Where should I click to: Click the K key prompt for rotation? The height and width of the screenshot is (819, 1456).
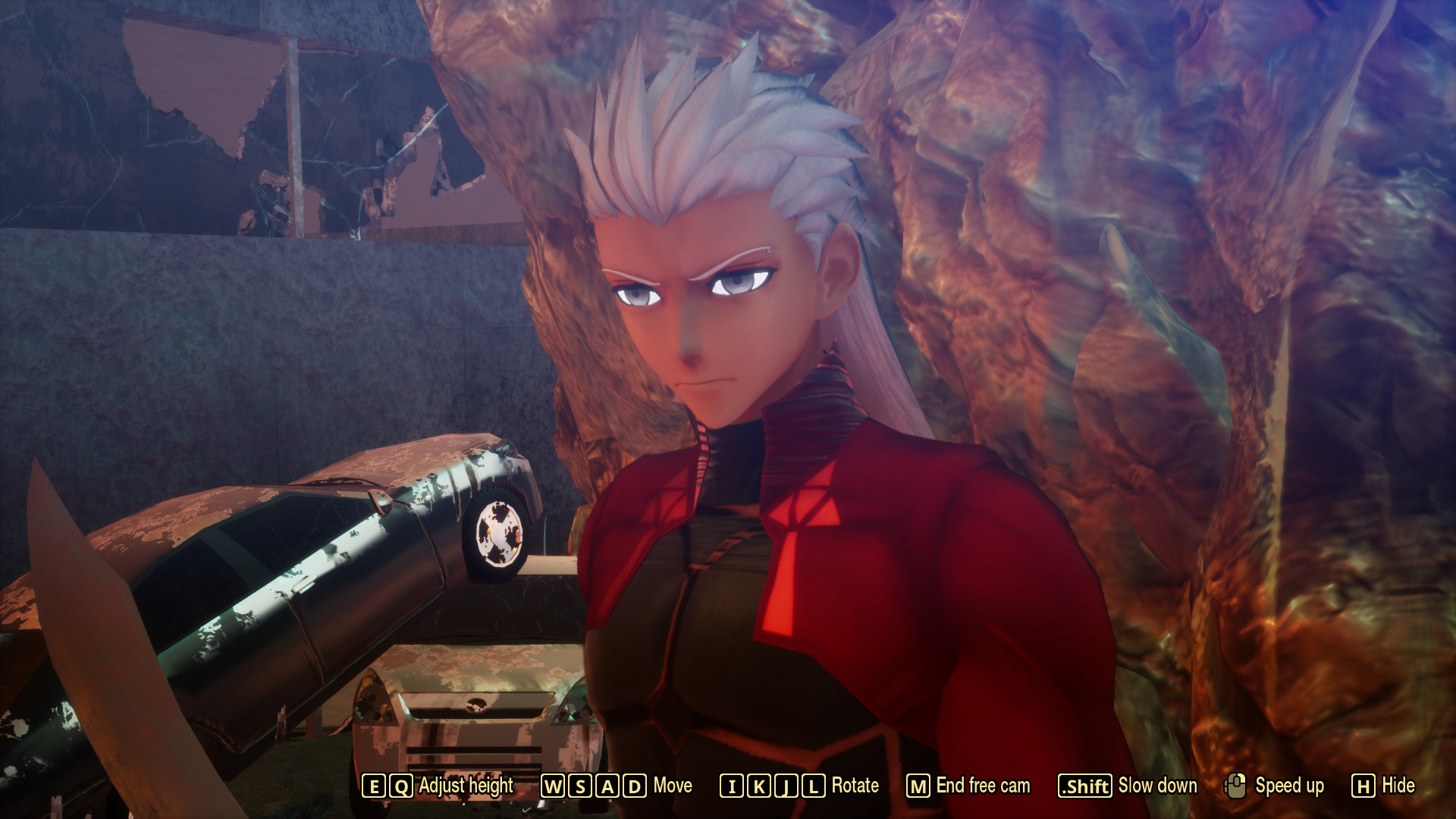(x=758, y=787)
